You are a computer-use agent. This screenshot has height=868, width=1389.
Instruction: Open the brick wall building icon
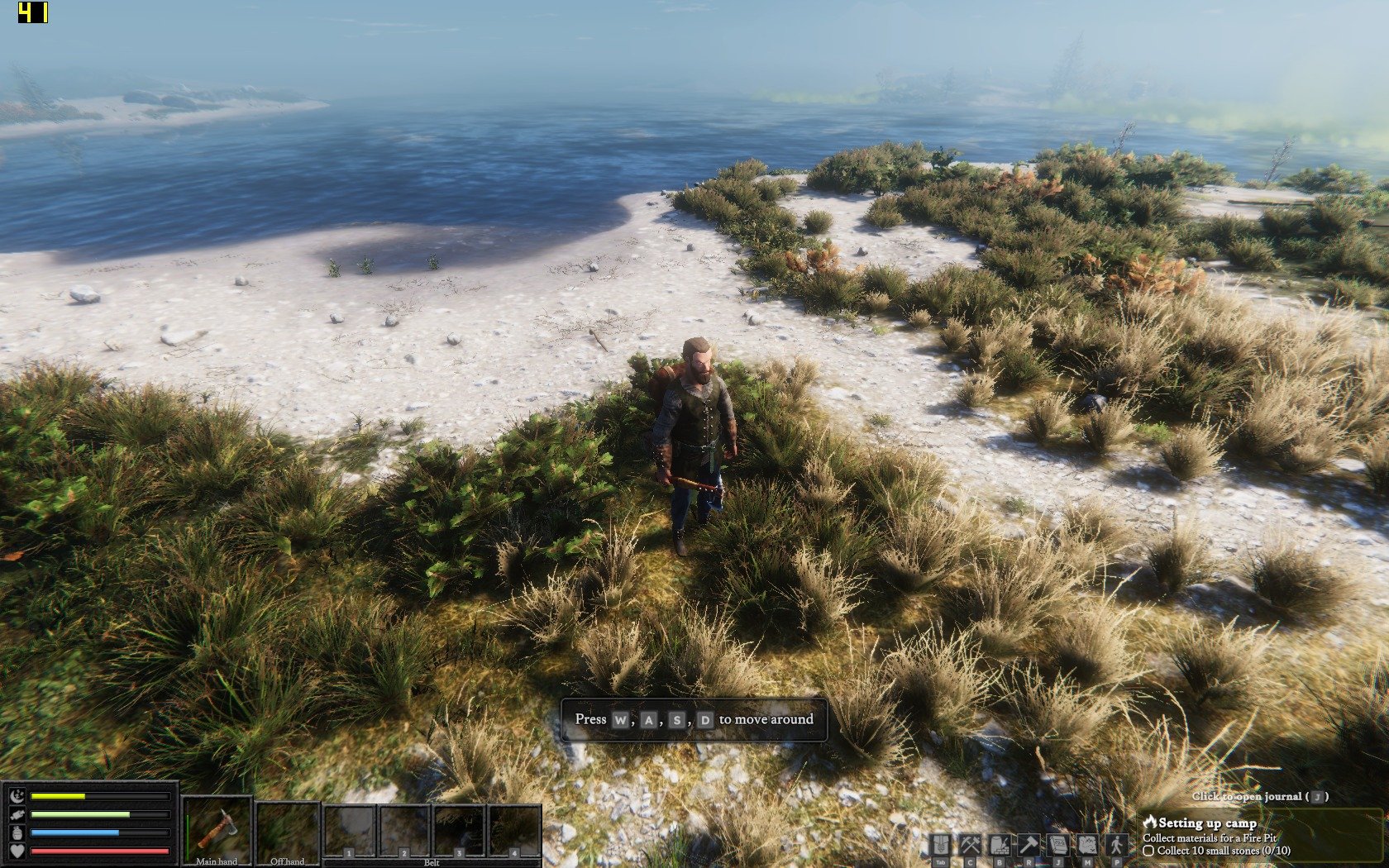tap(1000, 845)
